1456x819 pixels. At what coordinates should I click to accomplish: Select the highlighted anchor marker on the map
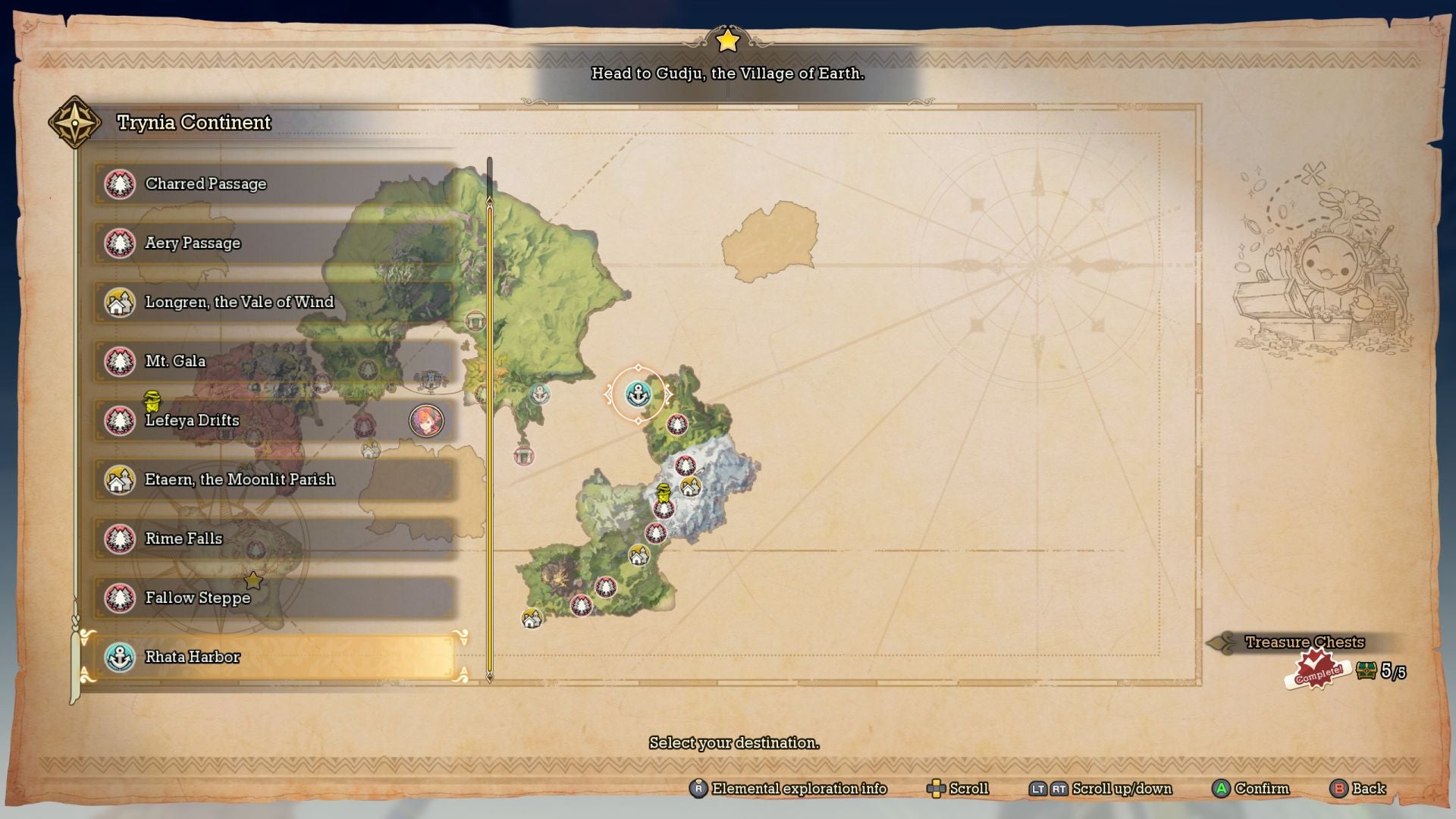coord(638,395)
